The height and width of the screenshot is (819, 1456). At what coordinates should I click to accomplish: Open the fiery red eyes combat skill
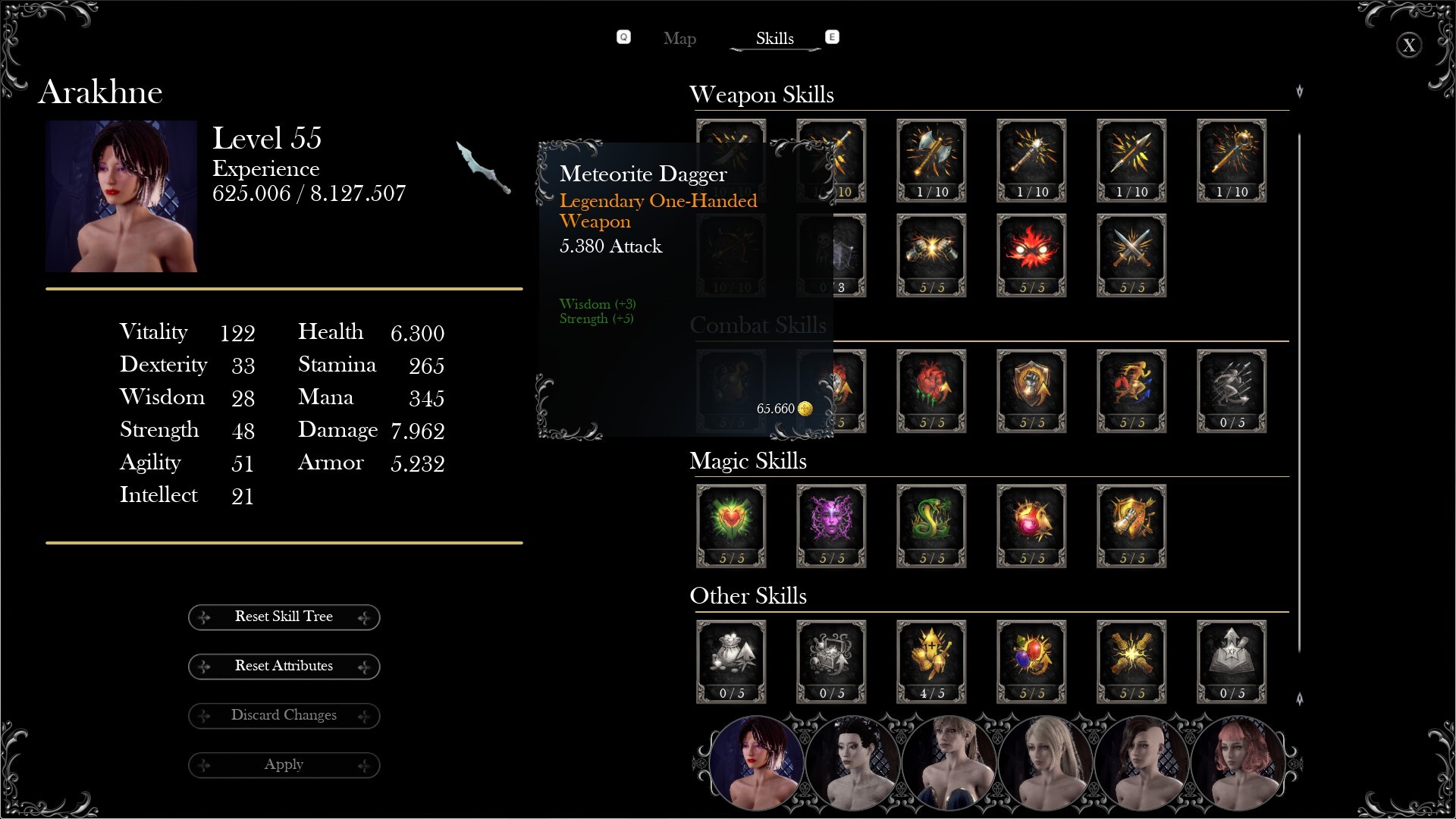(1031, 255)
